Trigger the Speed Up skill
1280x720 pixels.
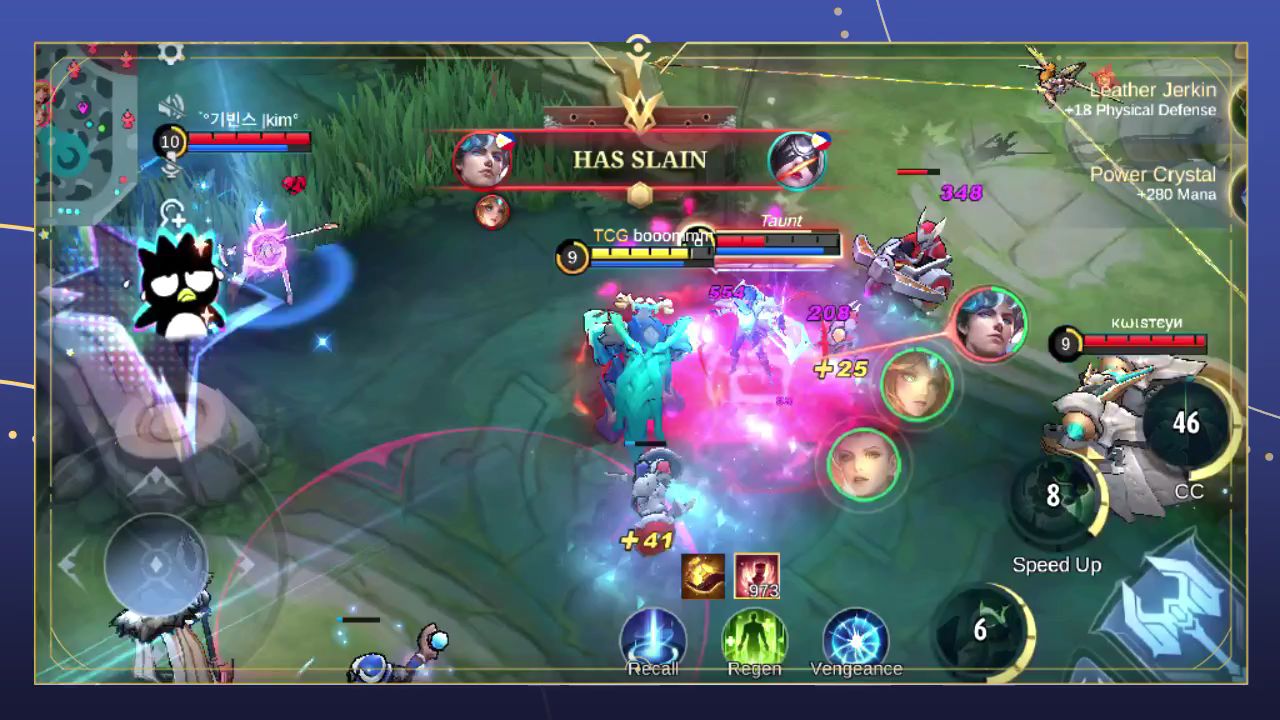(x=1055, y=497)
